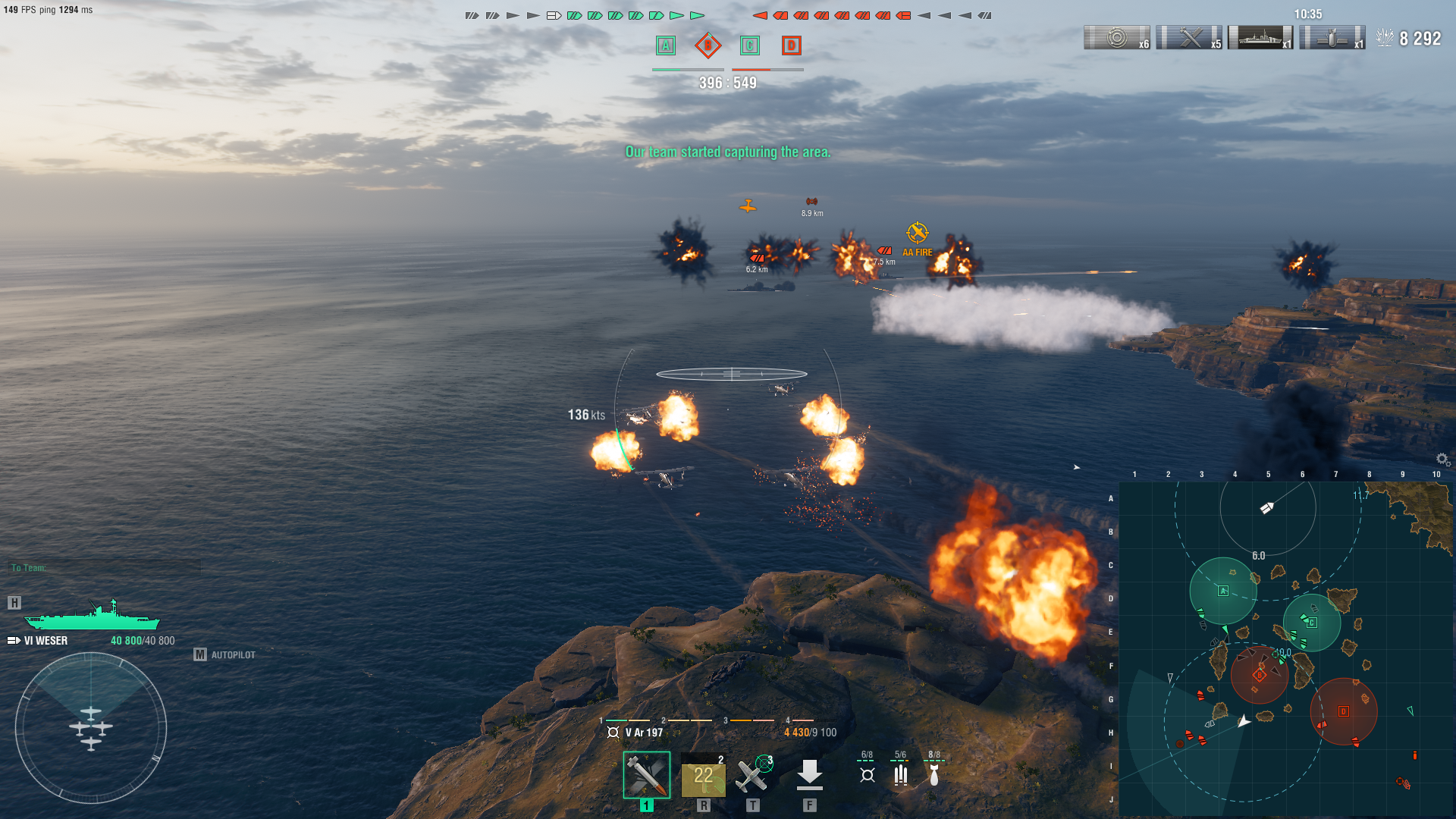Click the aircraft shot down ribbon x5
1456x819 pixels.
click(x=1189, y=38)
